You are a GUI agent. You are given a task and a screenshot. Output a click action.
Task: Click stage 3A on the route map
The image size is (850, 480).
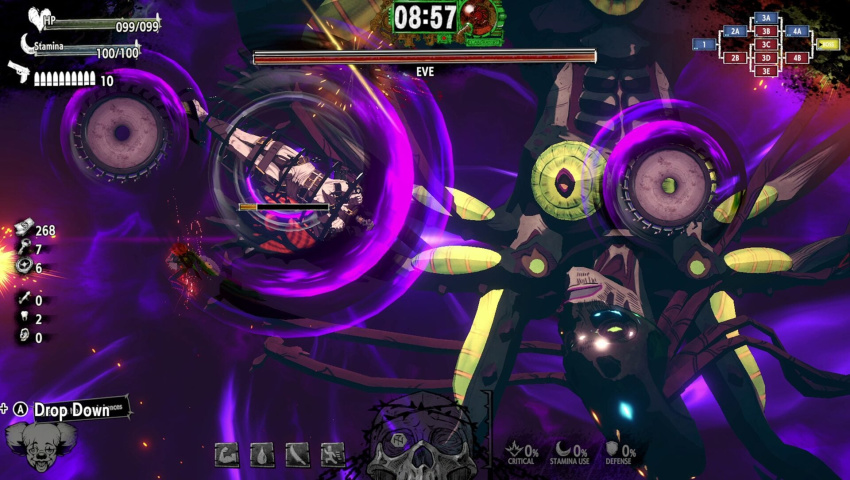767,18
